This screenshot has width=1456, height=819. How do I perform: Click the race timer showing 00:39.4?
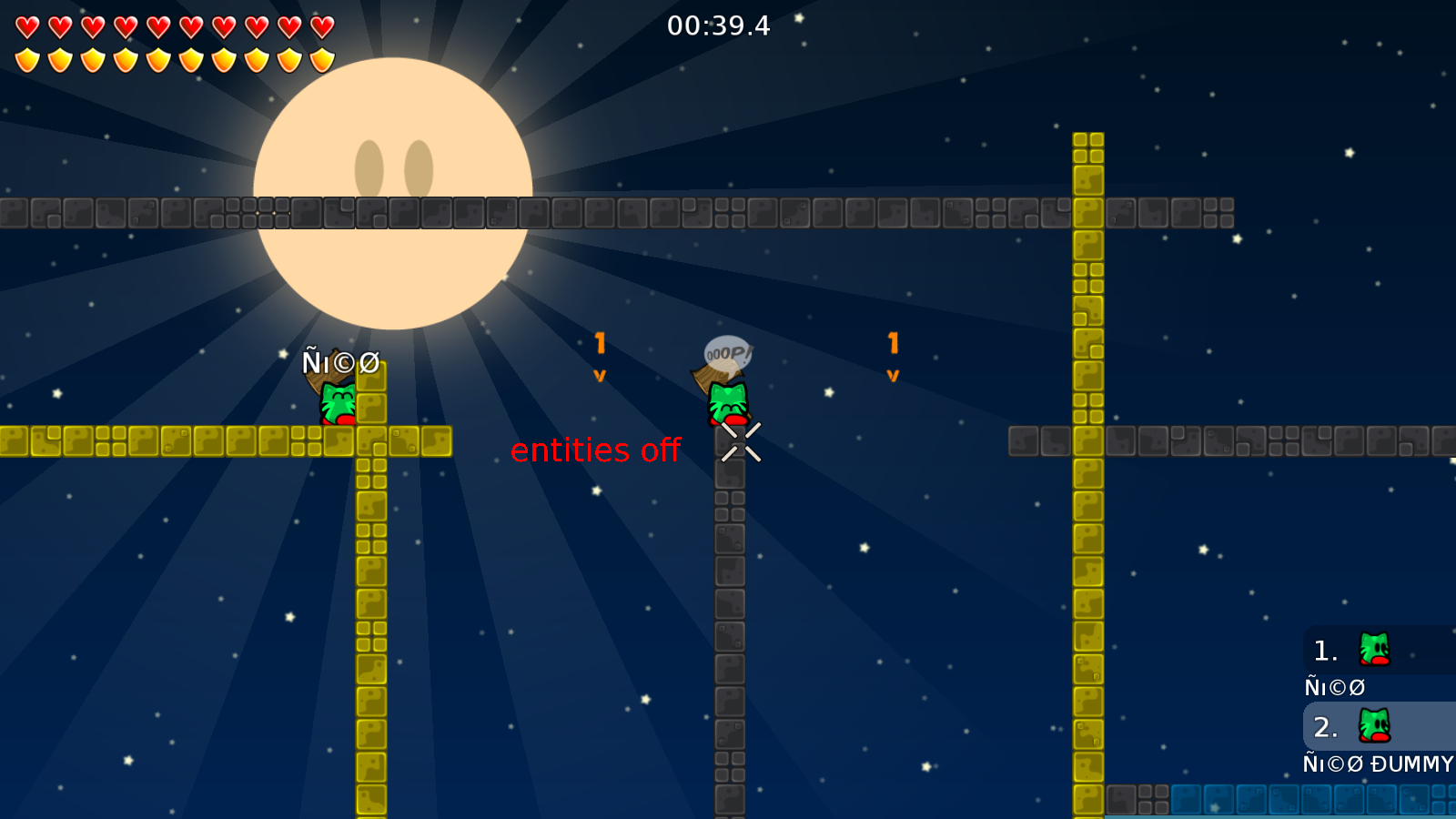click(x=718, y=26)
